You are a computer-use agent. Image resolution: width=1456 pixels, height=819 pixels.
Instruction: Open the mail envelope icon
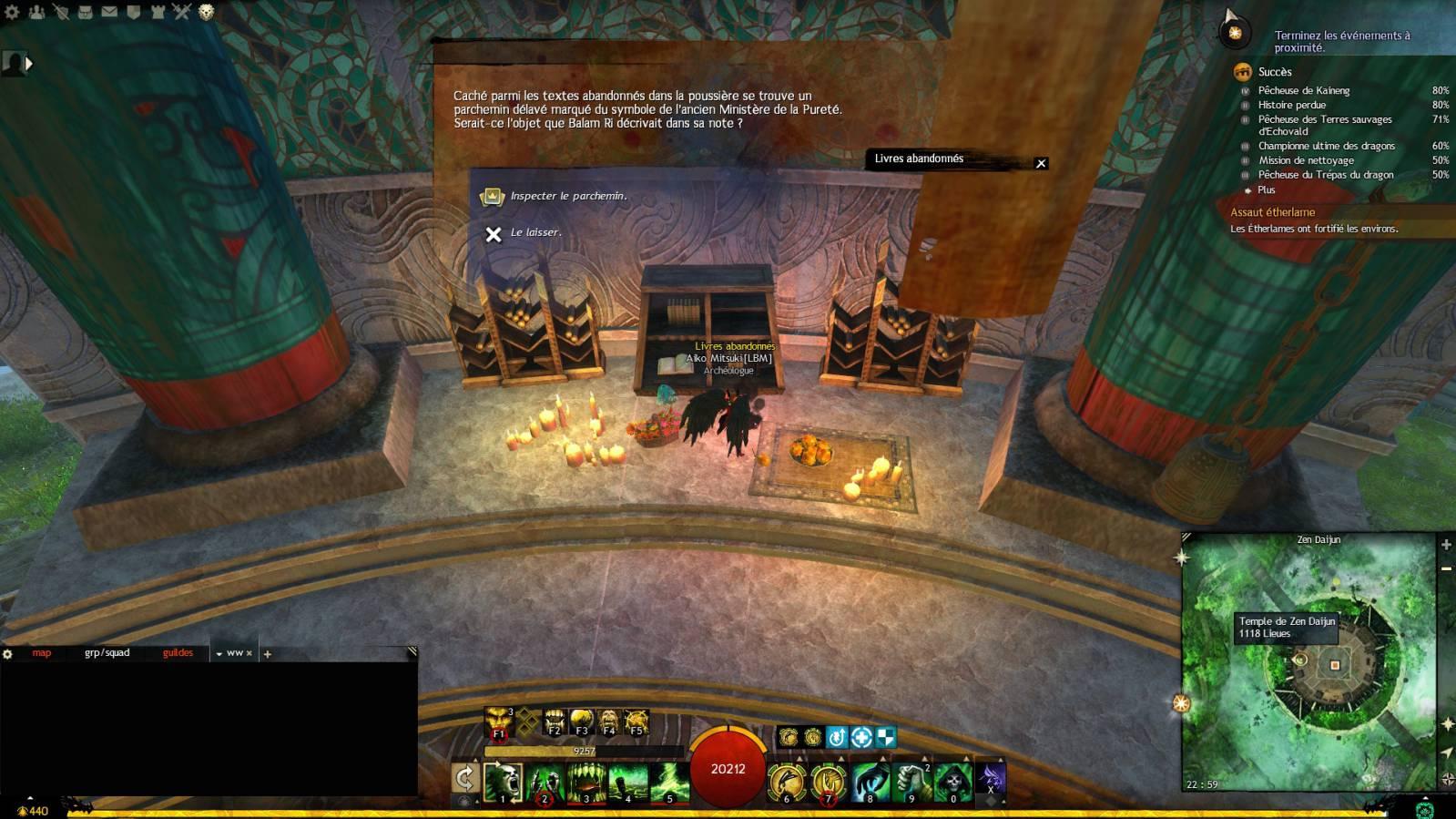click(109, 13)
